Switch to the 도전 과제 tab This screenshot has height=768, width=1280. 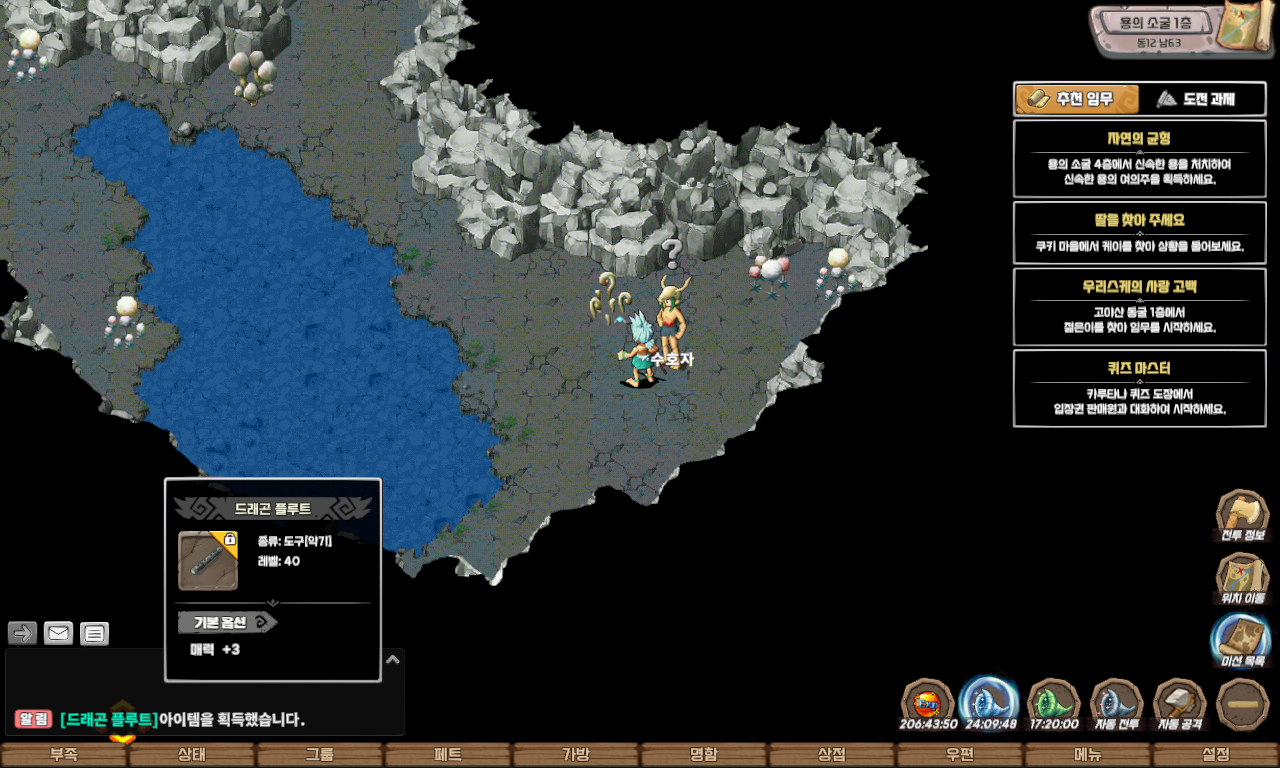click(1202, 99)
